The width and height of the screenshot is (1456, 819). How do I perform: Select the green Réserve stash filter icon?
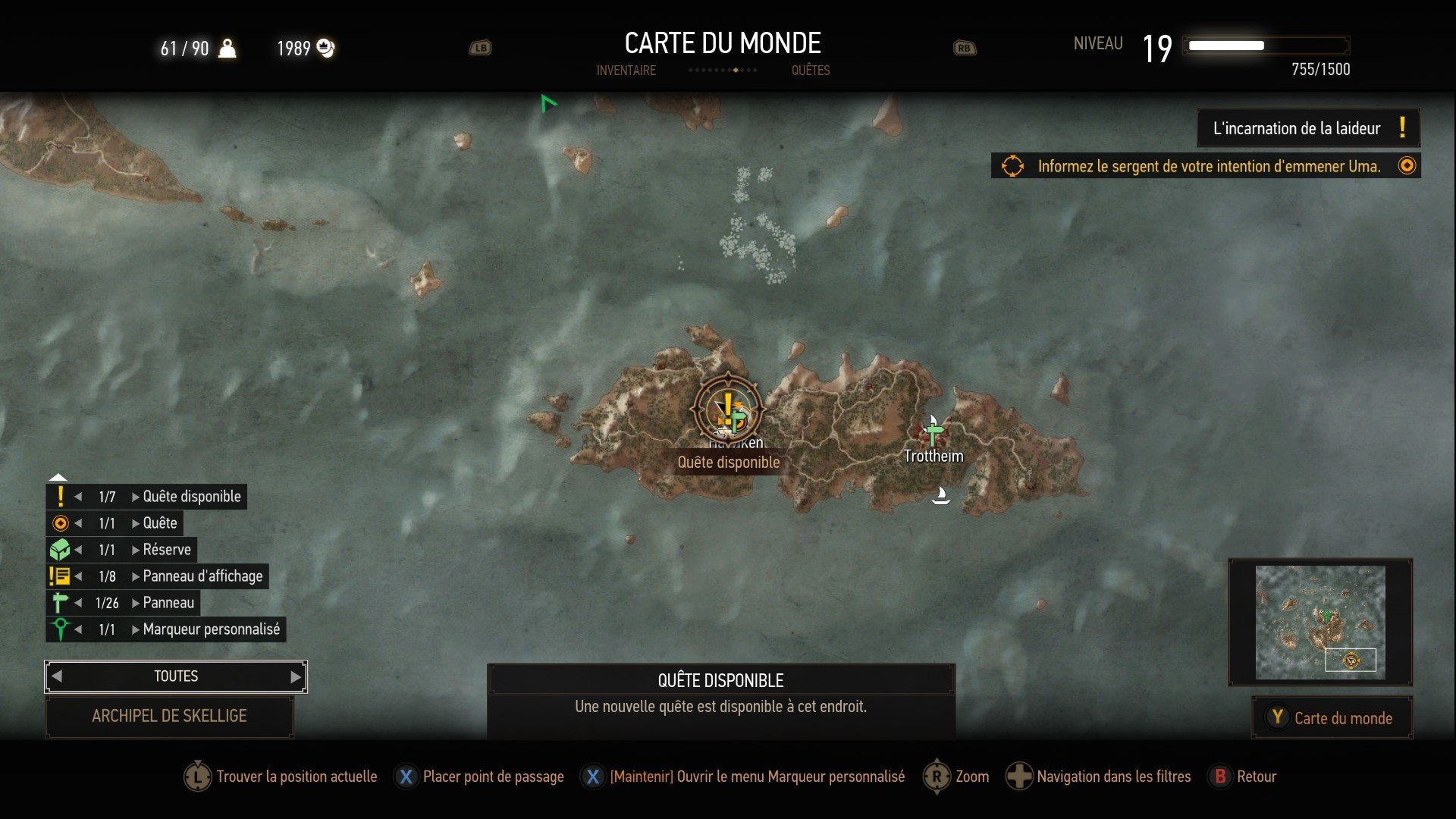click(61, 549)
